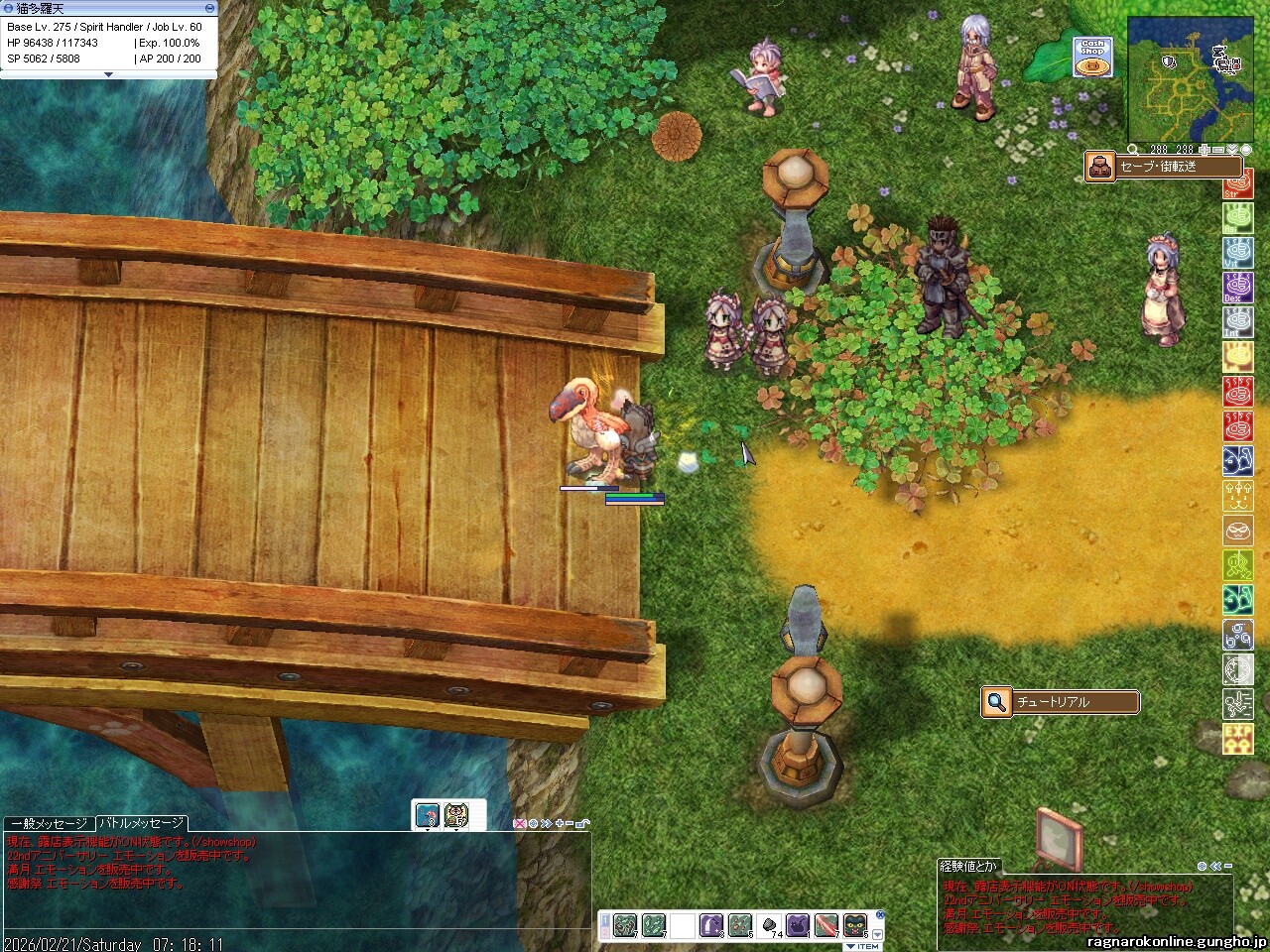Switch to the バトルメッセージ chat tab
Viewport: 1270px width, 952px height.
140,824
